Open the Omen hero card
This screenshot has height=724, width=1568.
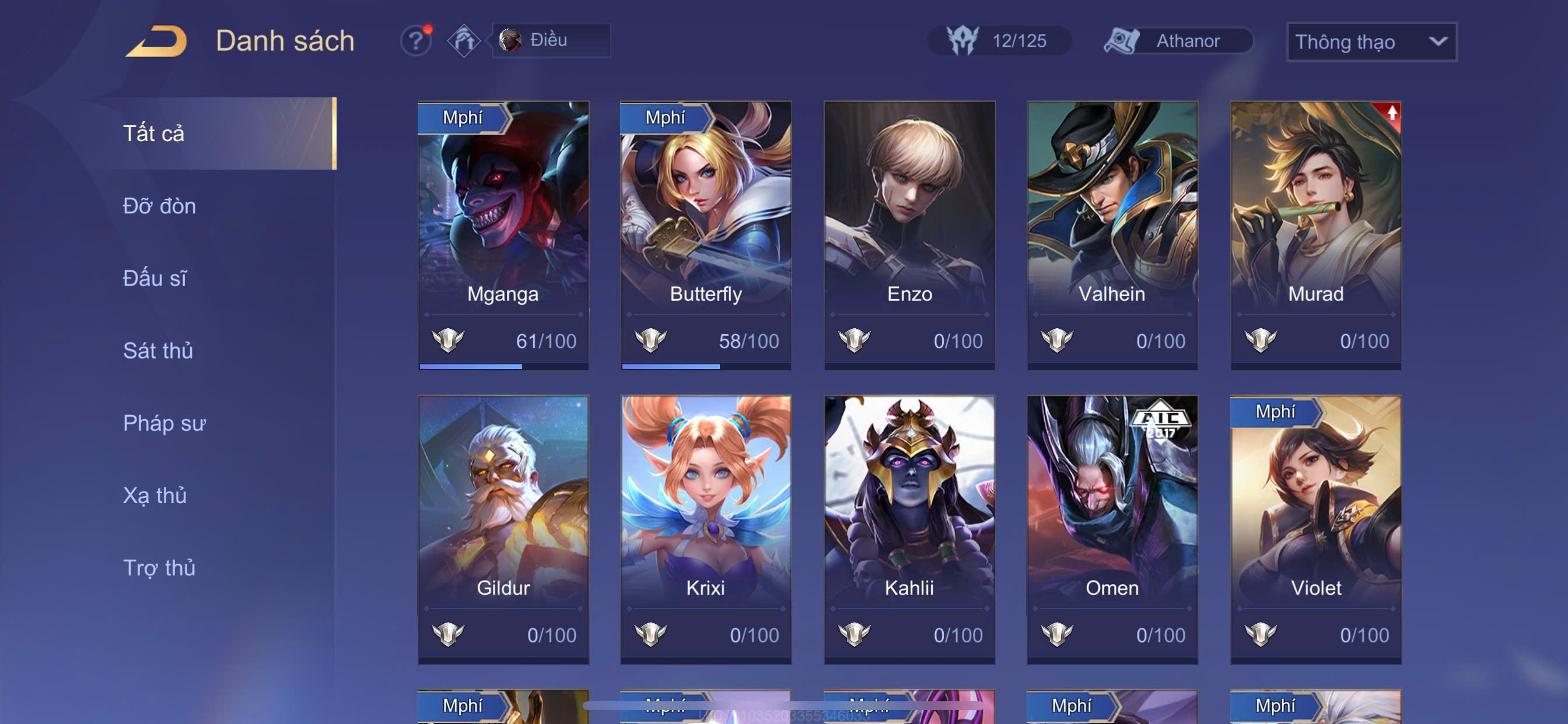click(x=1112, y=529)
